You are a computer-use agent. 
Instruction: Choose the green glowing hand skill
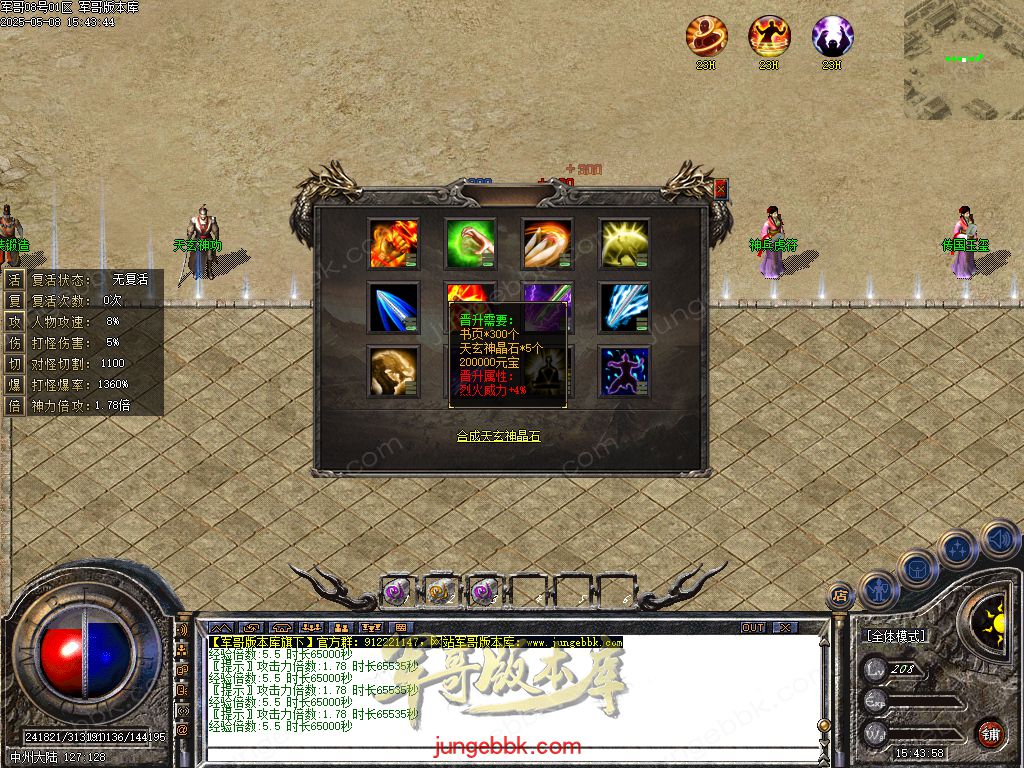[x=470, y=243]
